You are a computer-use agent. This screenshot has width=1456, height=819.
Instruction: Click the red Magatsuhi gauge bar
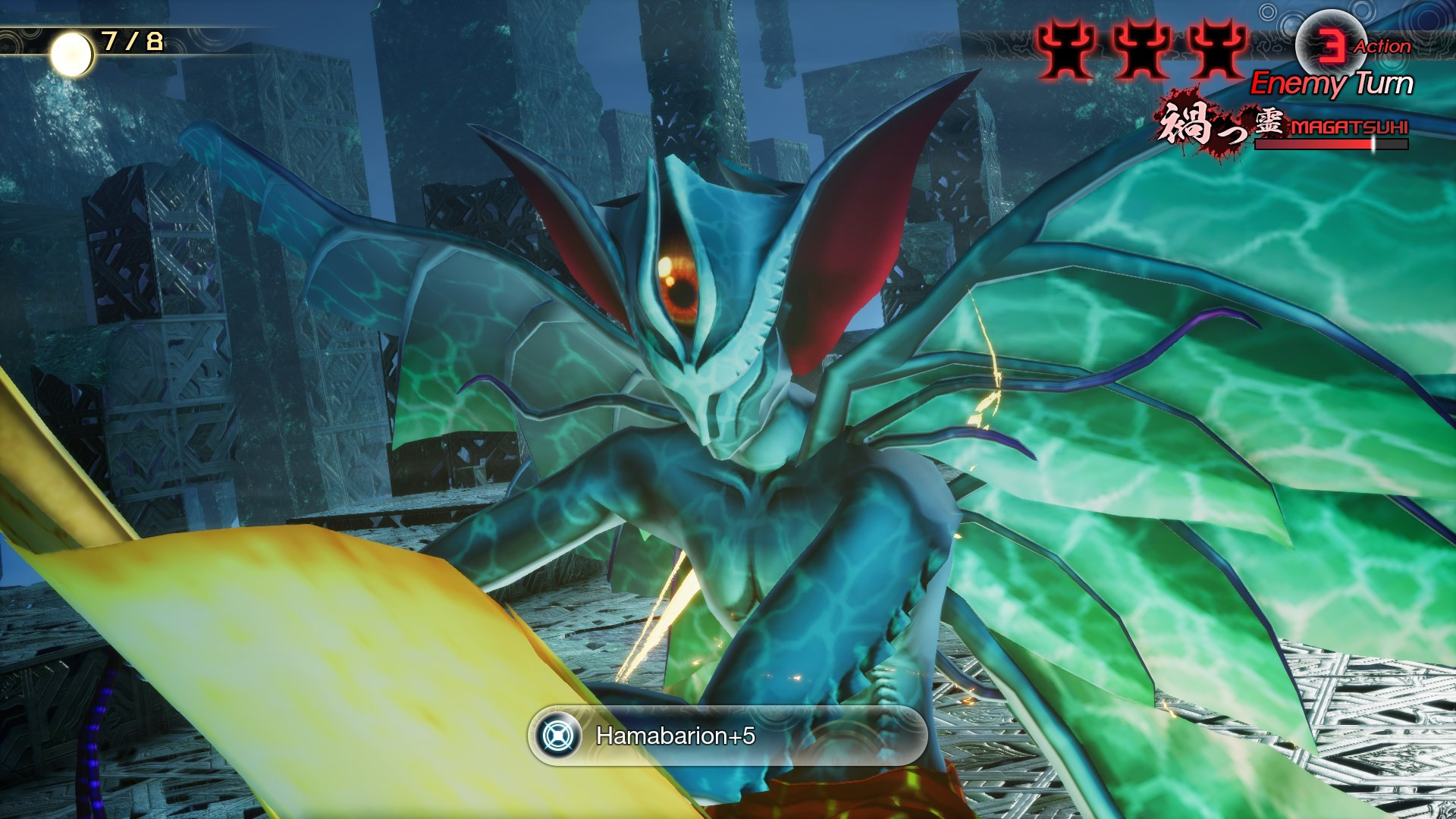pos(1350,144)
